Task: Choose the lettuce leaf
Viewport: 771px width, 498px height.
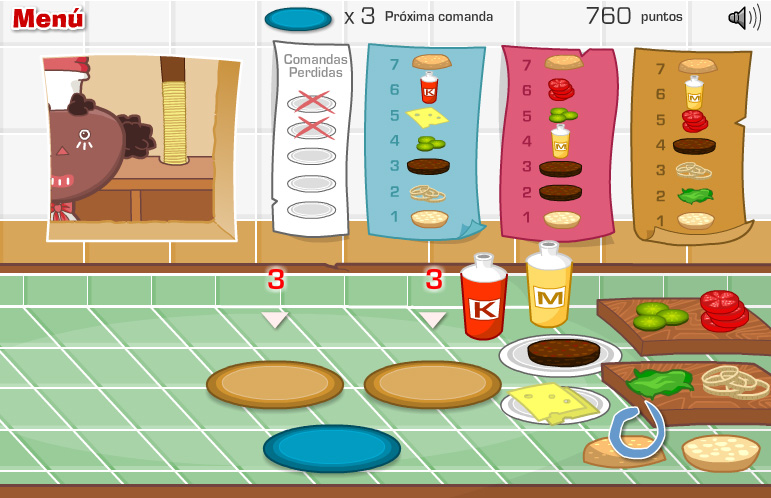Action: point(659,381)
